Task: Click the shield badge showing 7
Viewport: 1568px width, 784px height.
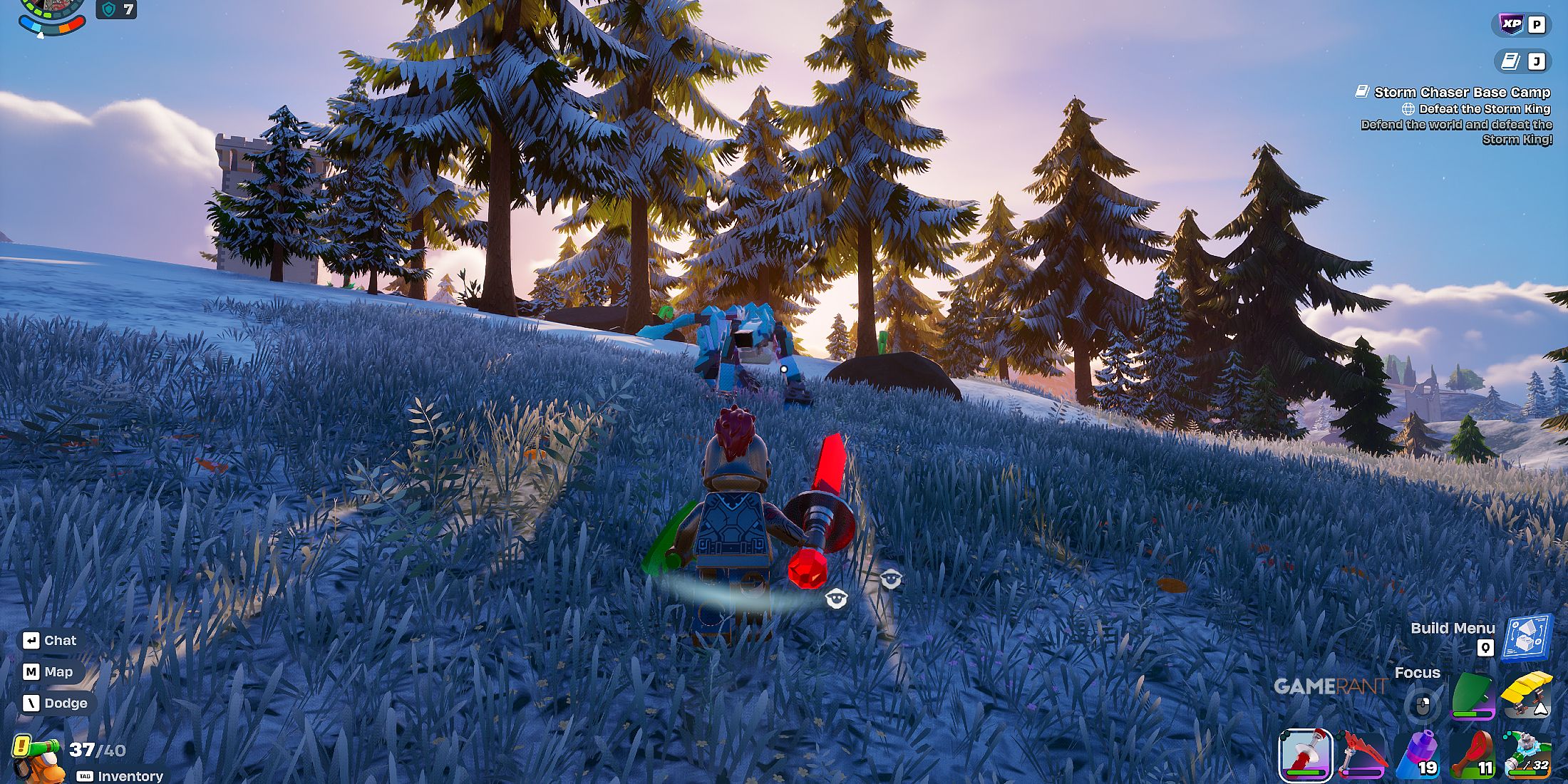Action: [116, 10]
